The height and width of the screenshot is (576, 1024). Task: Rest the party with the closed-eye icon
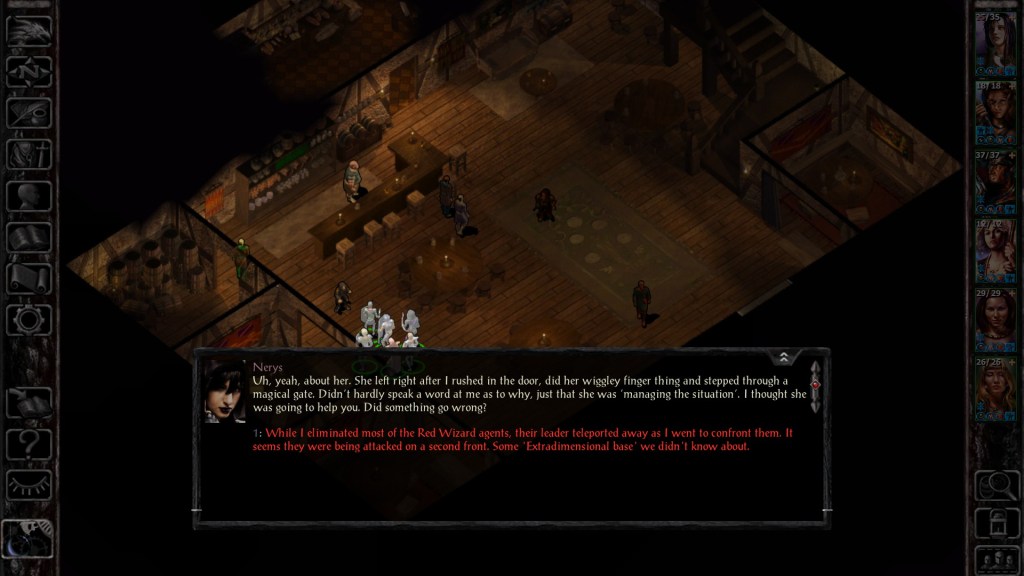[29, 485]
